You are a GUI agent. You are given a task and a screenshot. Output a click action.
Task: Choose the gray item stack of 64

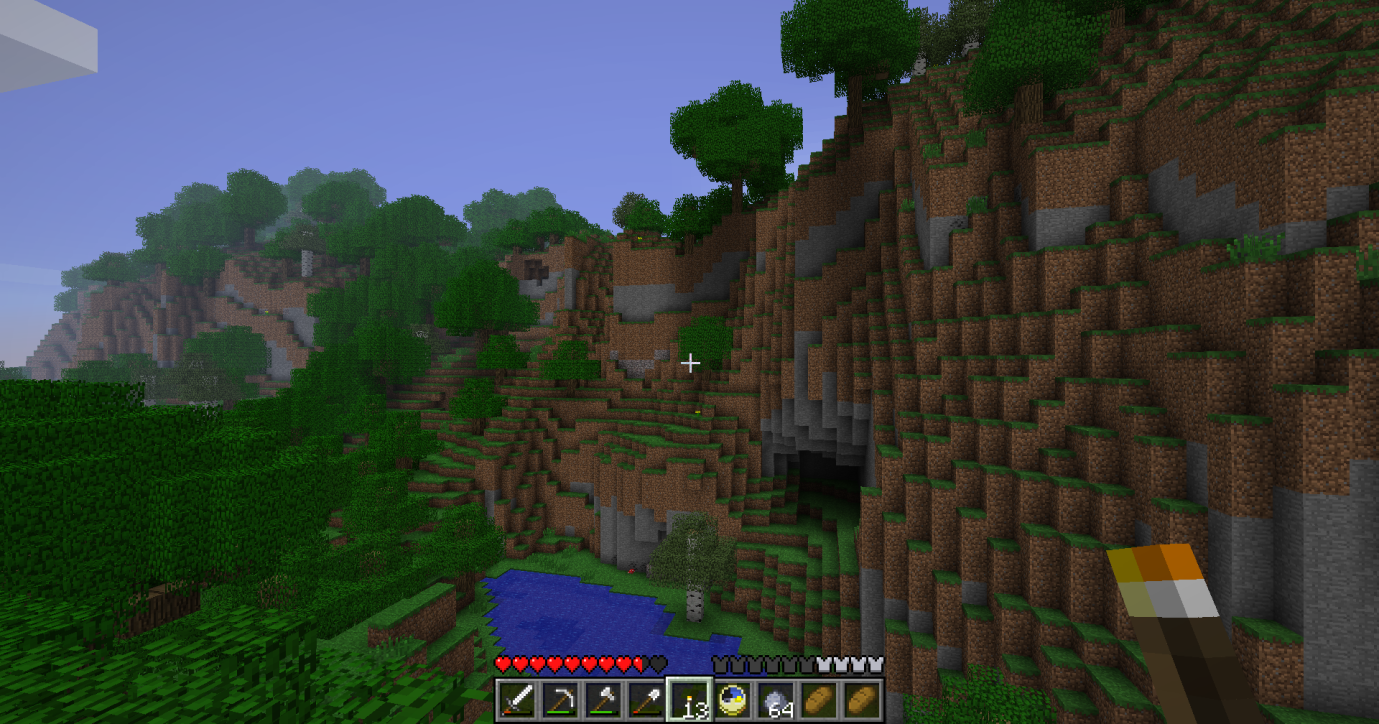coord(776,700)
